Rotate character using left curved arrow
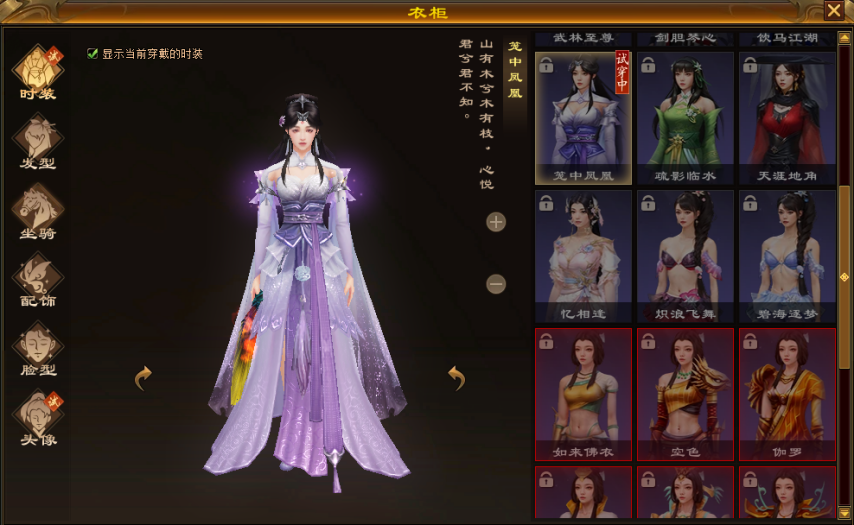 [x=144, y=377]
